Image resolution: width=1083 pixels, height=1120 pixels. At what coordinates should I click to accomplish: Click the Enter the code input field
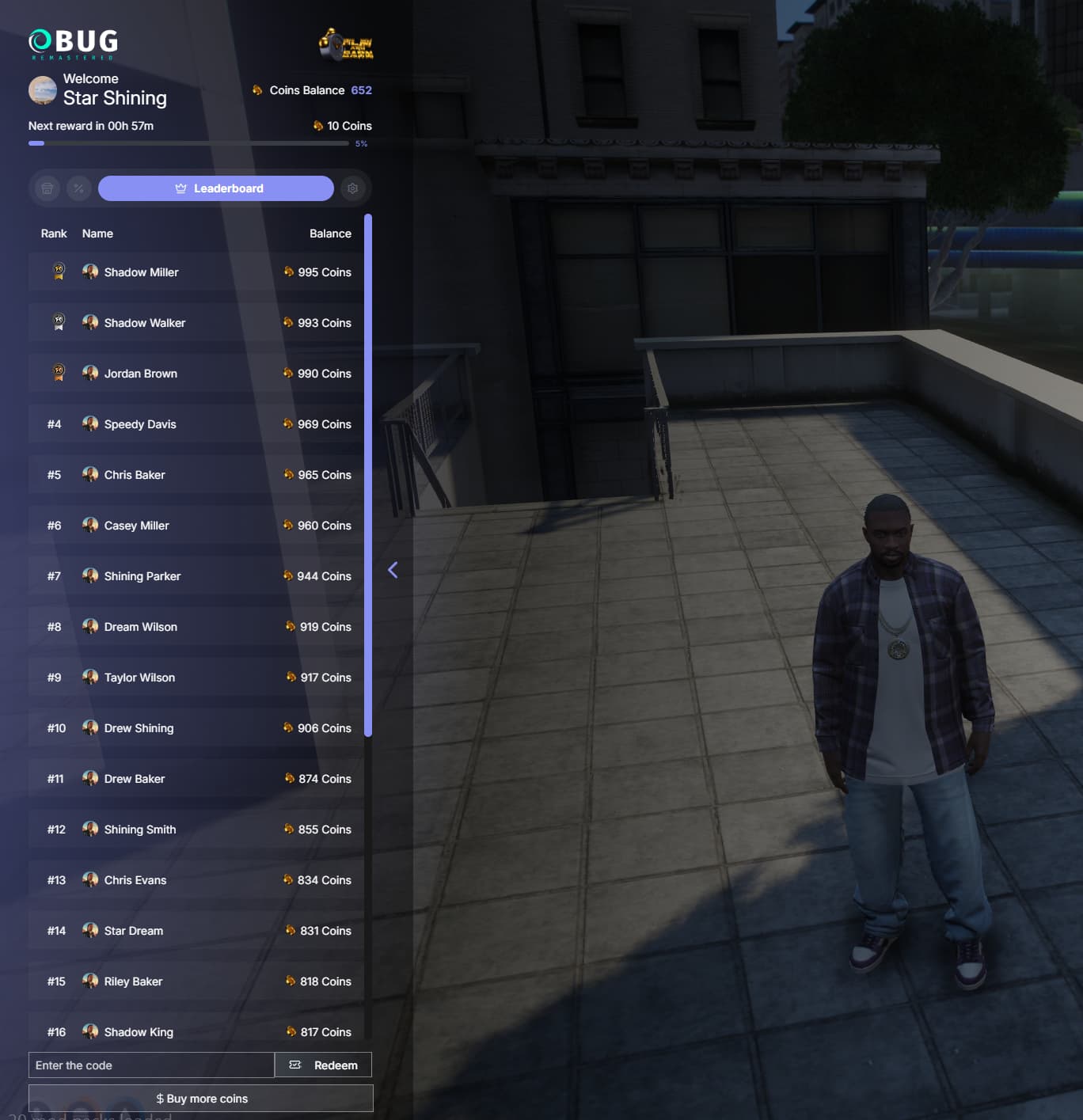(150, 1065)
